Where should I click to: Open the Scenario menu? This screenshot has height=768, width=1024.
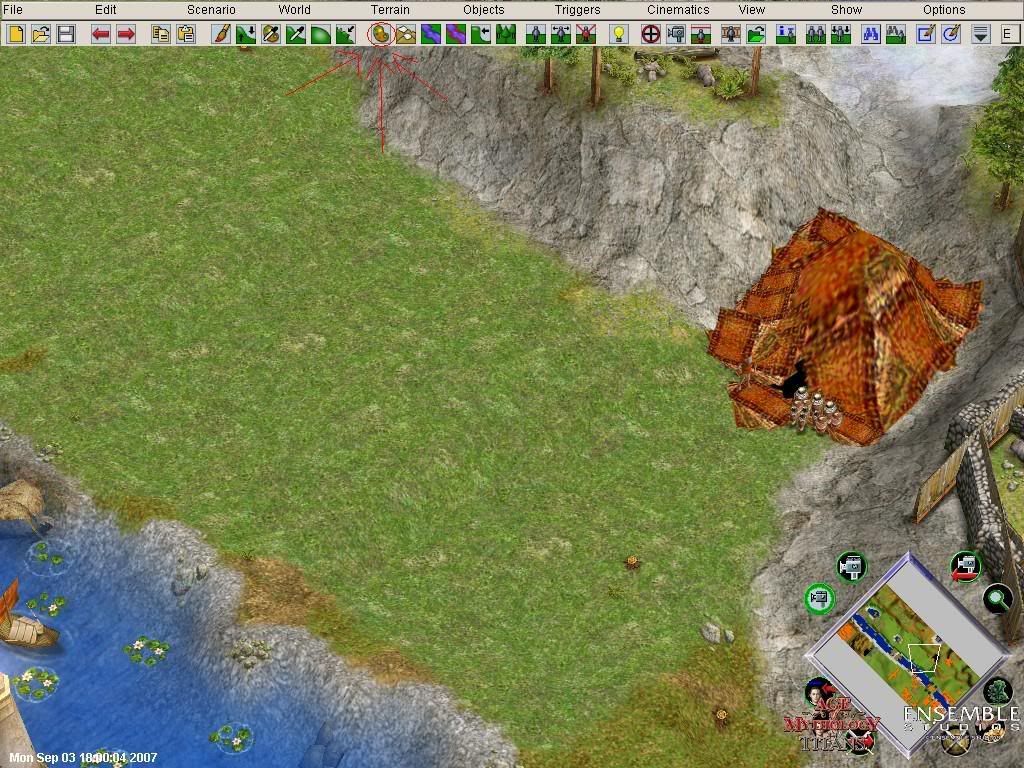pyautogui.click(x=211, y=10)
